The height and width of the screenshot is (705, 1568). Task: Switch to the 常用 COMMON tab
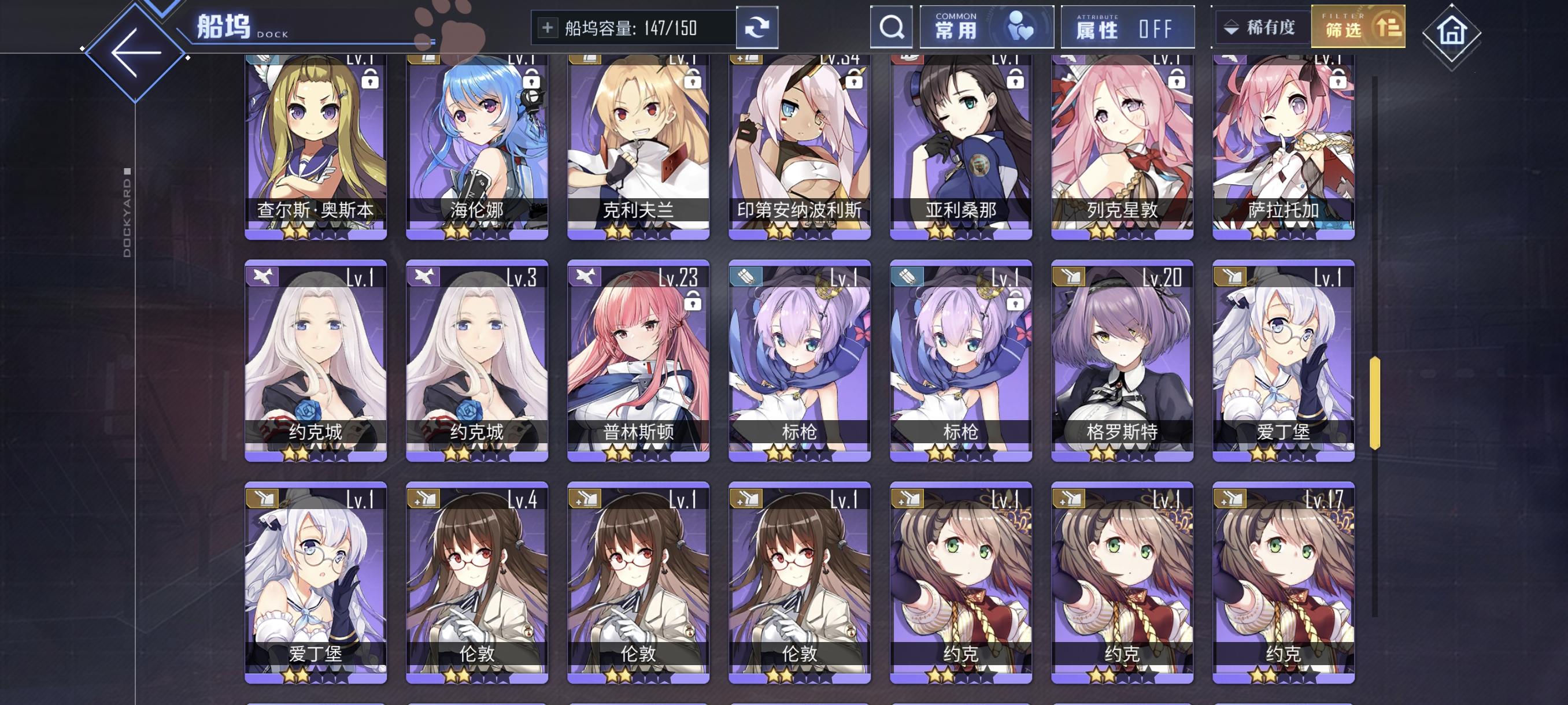coord(986,27)
